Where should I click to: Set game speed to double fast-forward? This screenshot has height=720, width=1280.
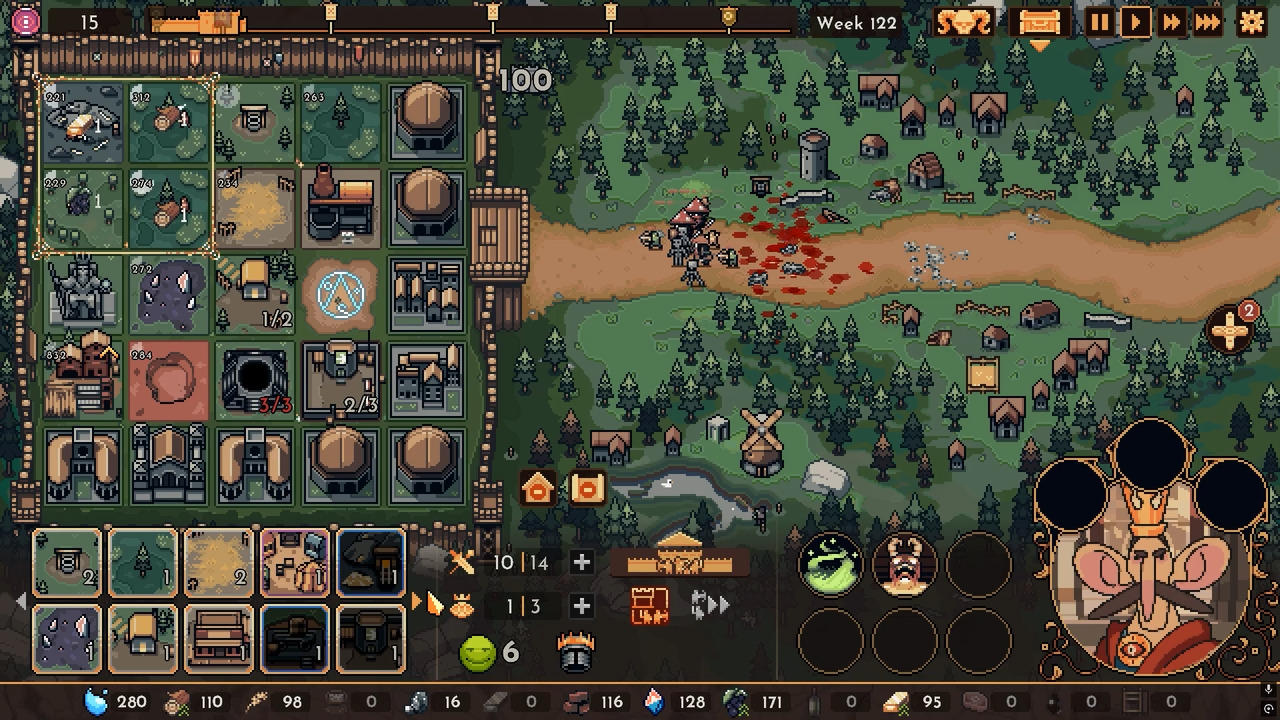[1171, 22]
